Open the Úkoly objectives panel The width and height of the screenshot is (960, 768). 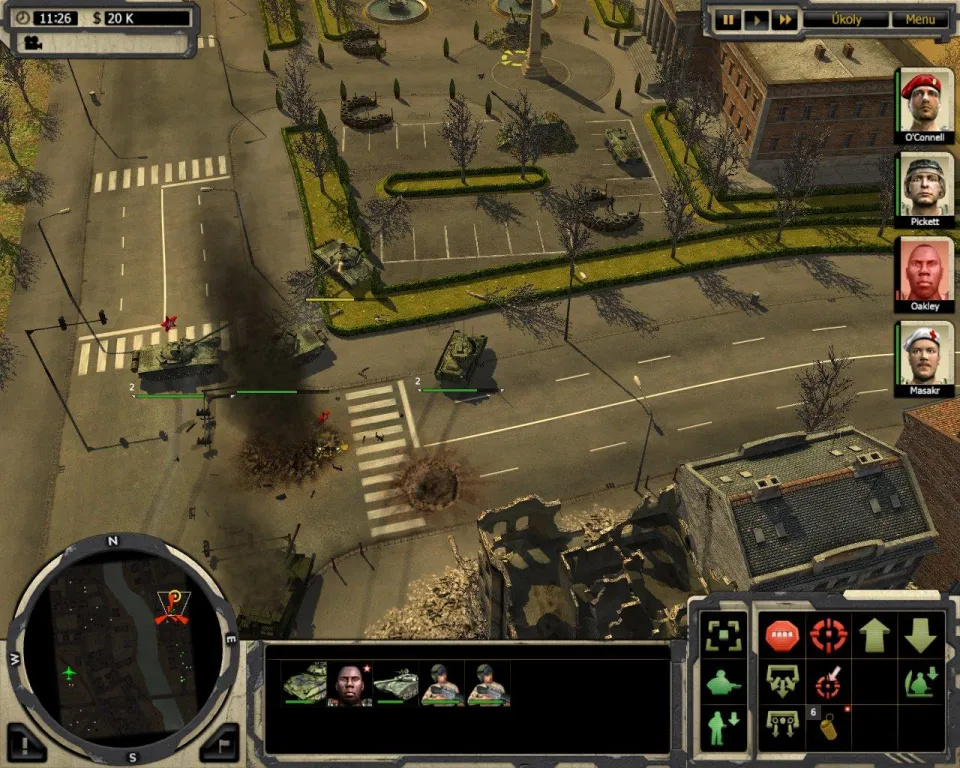click(845, 19)
